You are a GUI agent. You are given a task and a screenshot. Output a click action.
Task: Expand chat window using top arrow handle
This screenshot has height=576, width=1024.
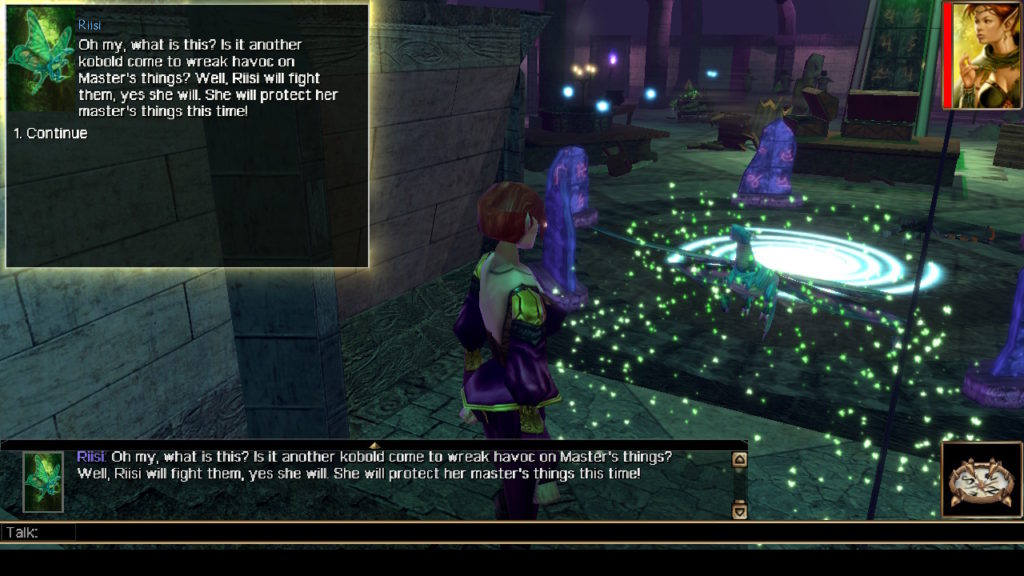coord(375,445)
